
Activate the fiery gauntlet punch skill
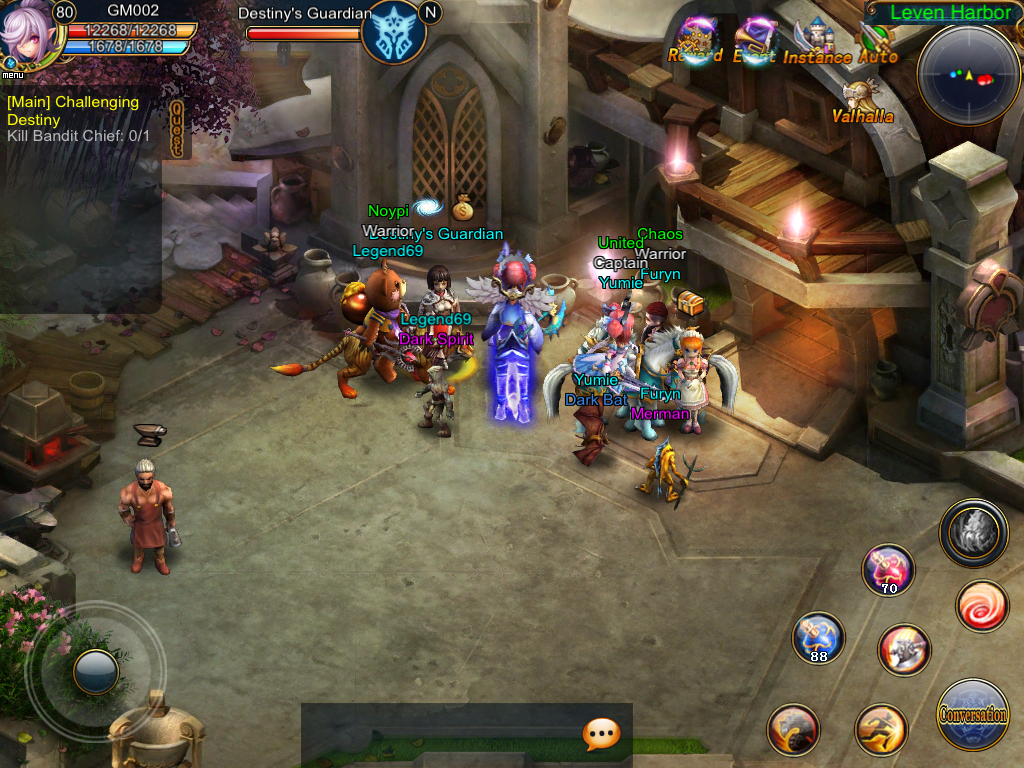793,729
